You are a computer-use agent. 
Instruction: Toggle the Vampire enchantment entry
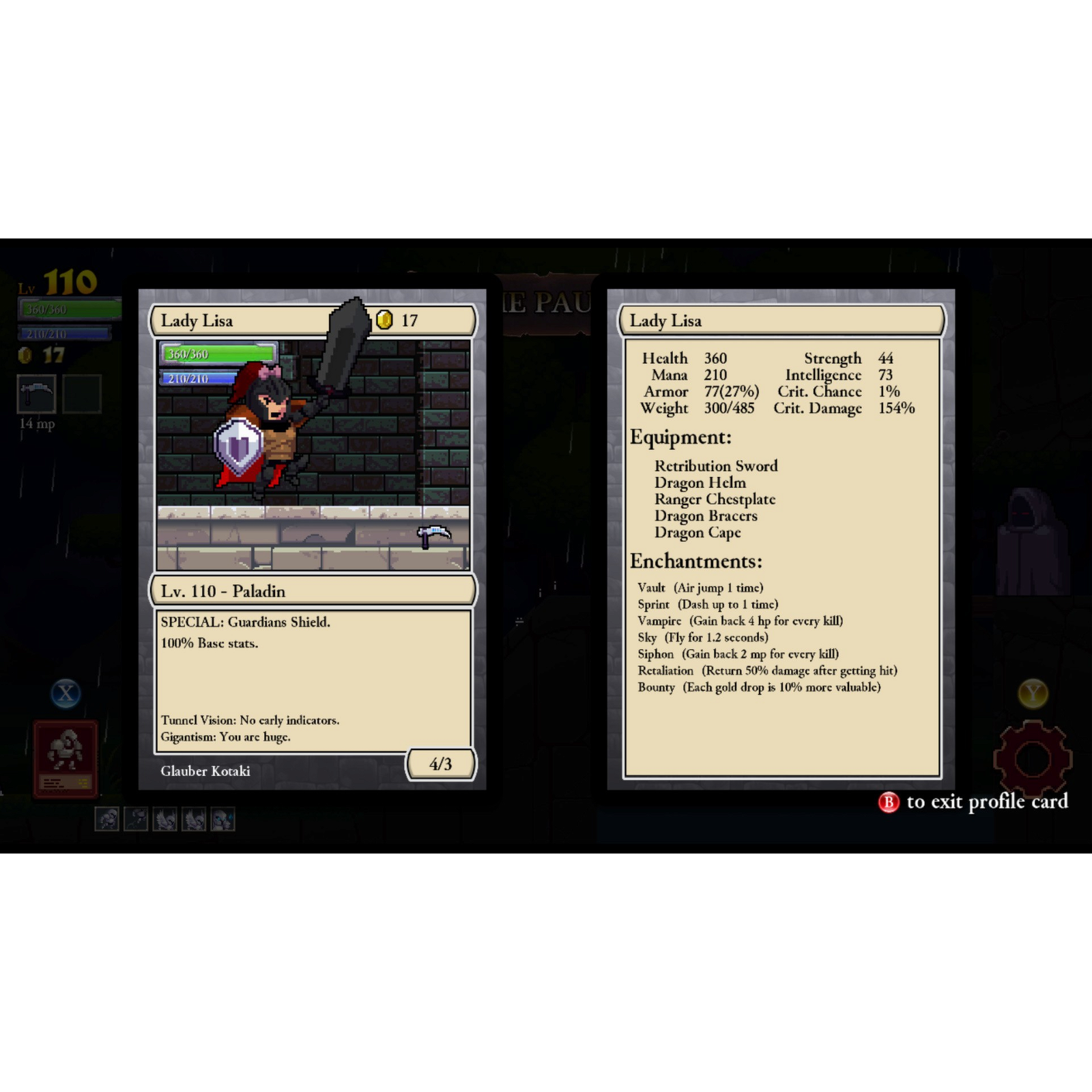click(x=738, y=621)
